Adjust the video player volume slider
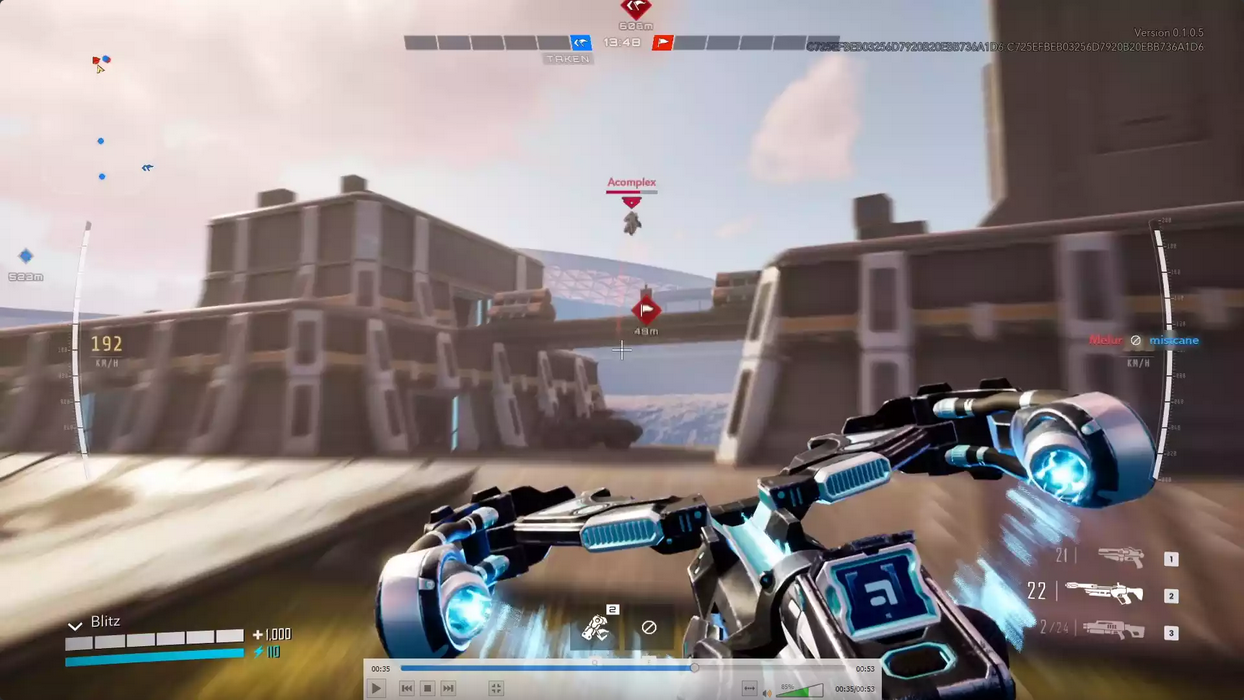Viewport: 1244px width, 700px height. tap(800, 689)
